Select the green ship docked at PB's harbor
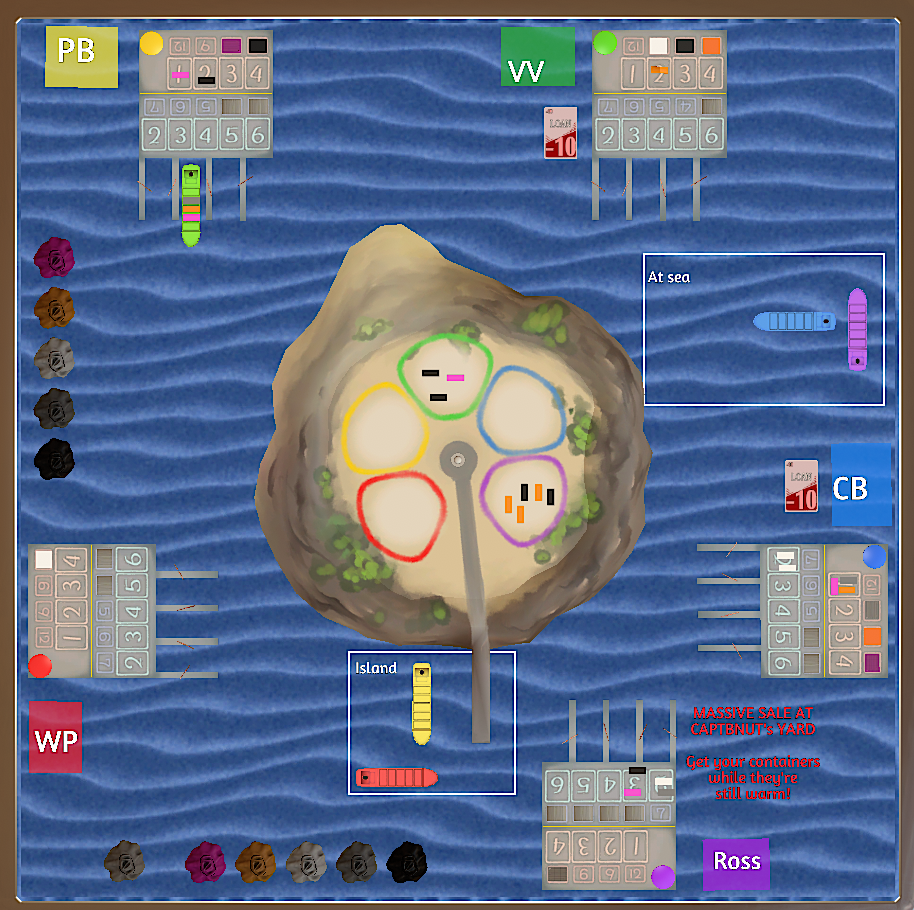Screen dimensions: 914x910 (190, 205)
